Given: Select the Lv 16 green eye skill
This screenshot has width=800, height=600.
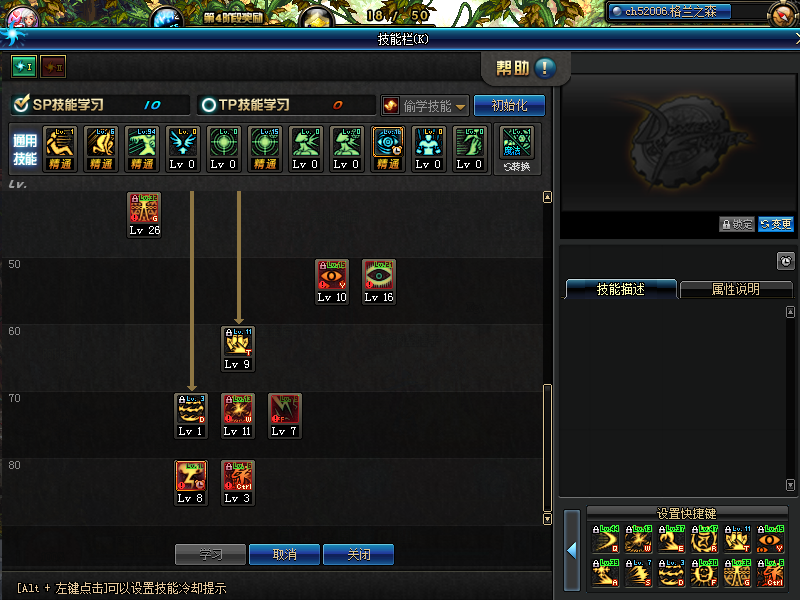Looking at the screenshot, I should pyautogui.click(x=378, y=276).
